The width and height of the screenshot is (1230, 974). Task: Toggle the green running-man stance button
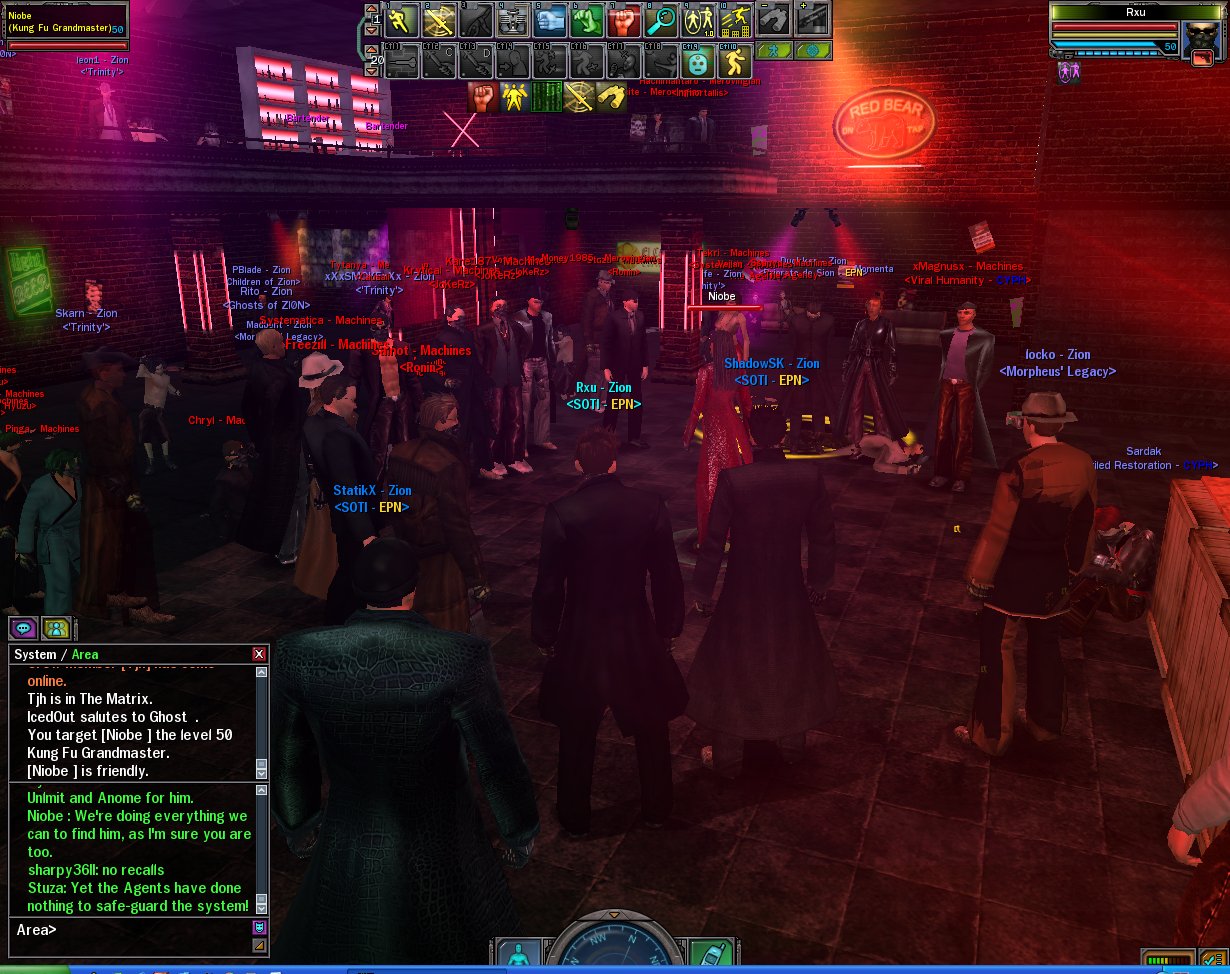coord(773,50)
